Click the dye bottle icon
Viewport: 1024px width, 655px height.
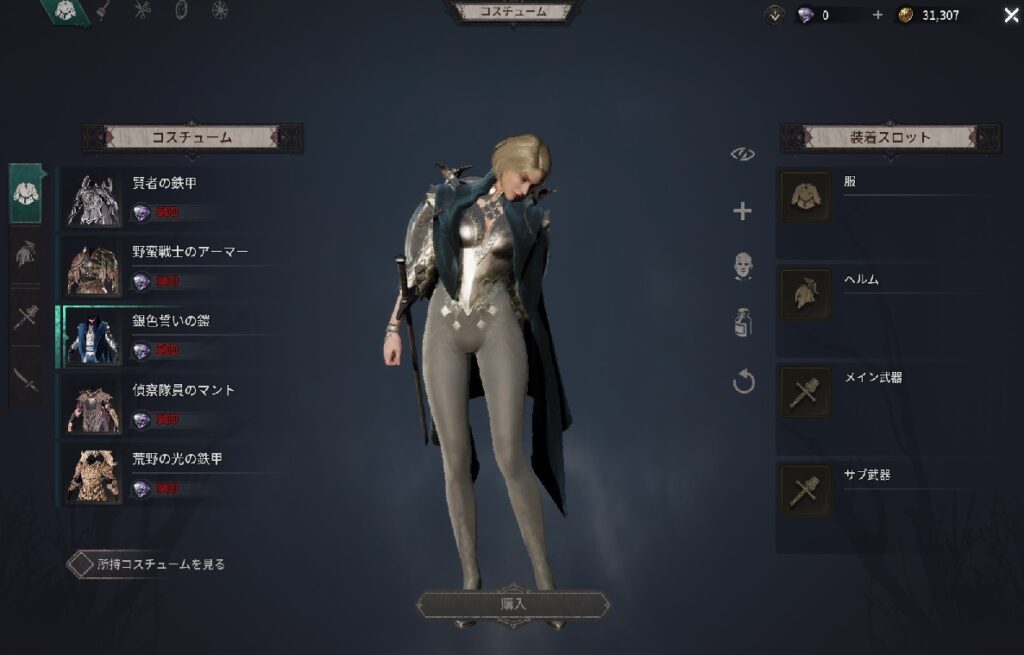[x=743, y=322]
